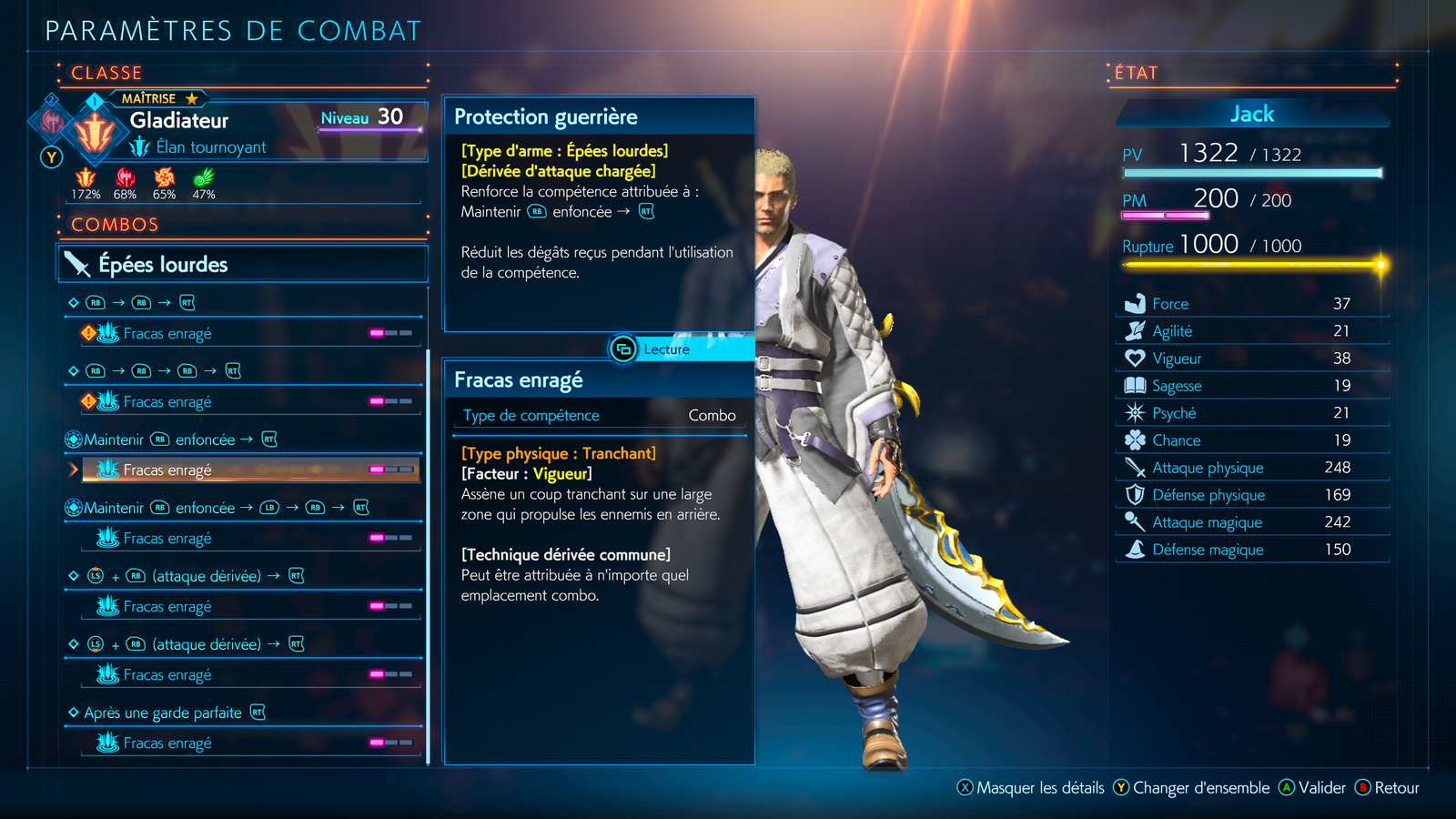The width and height of the screenshot is (1456, 819).
Task: Open the Épées lourdes weapon combo header
Action: pyautogui.click(x=242, y=264)
